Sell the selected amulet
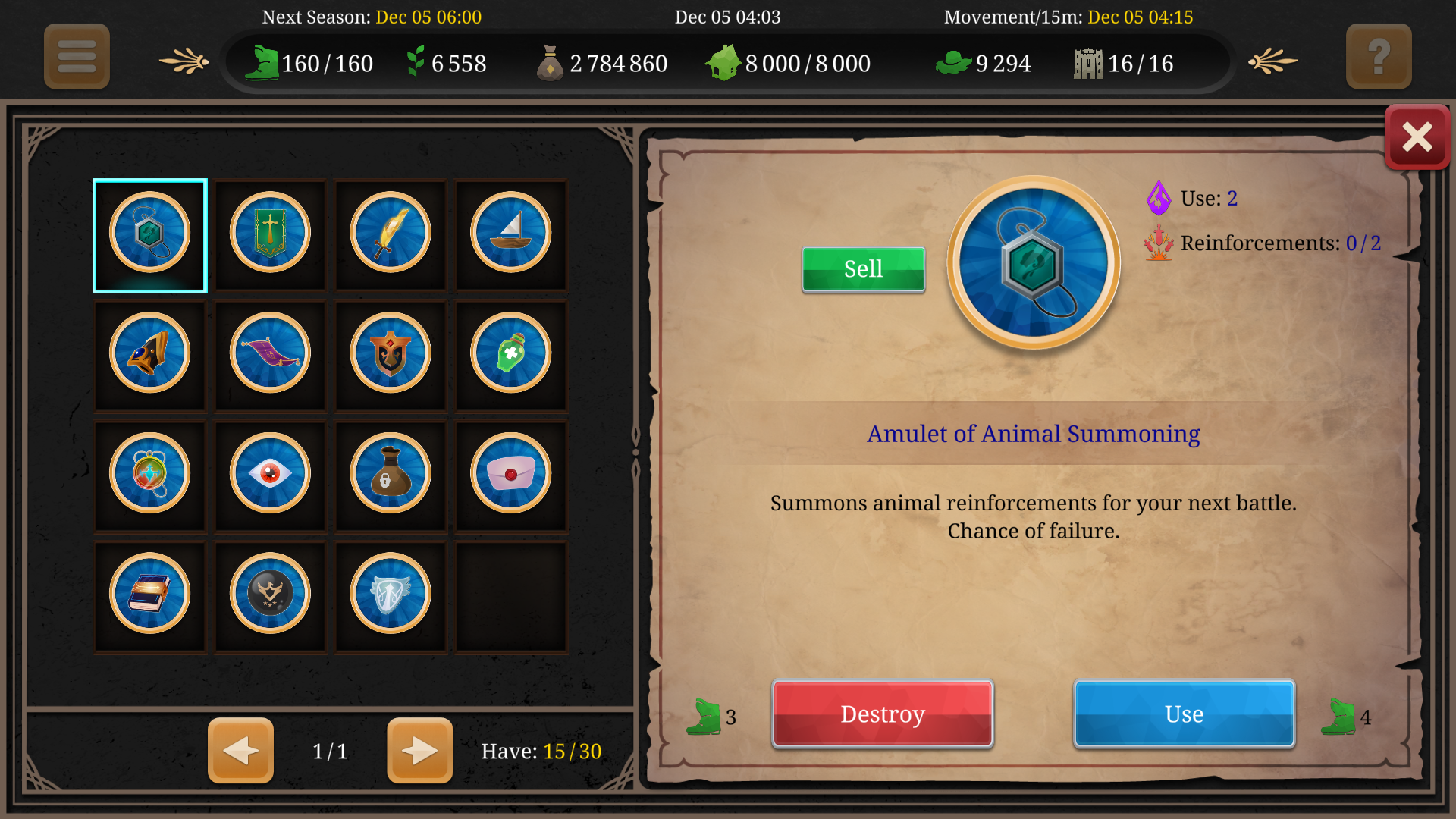1456x819 pixels. coord(863,268)
